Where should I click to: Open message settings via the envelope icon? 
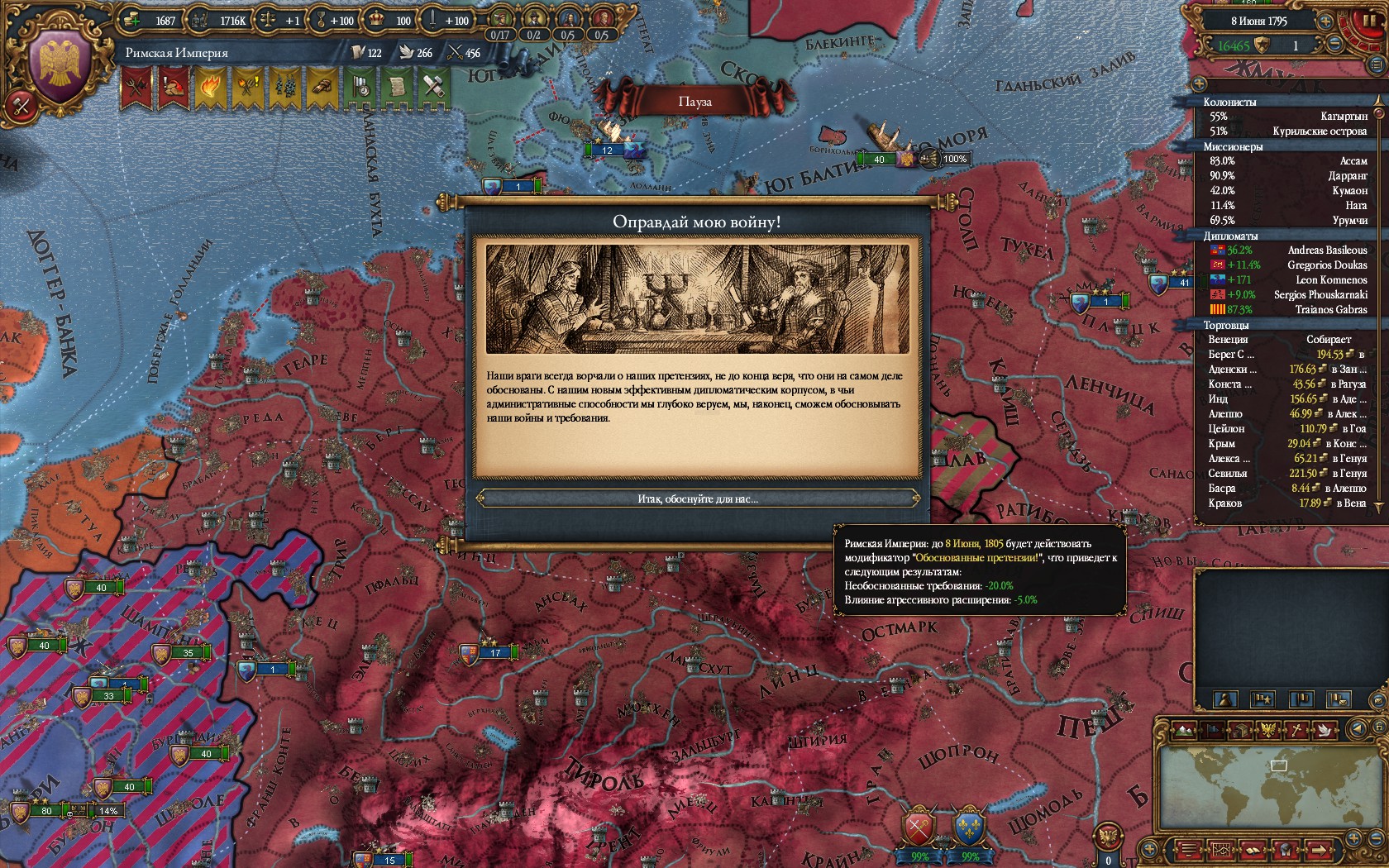pyautogui.click(x=1377, y=701)
